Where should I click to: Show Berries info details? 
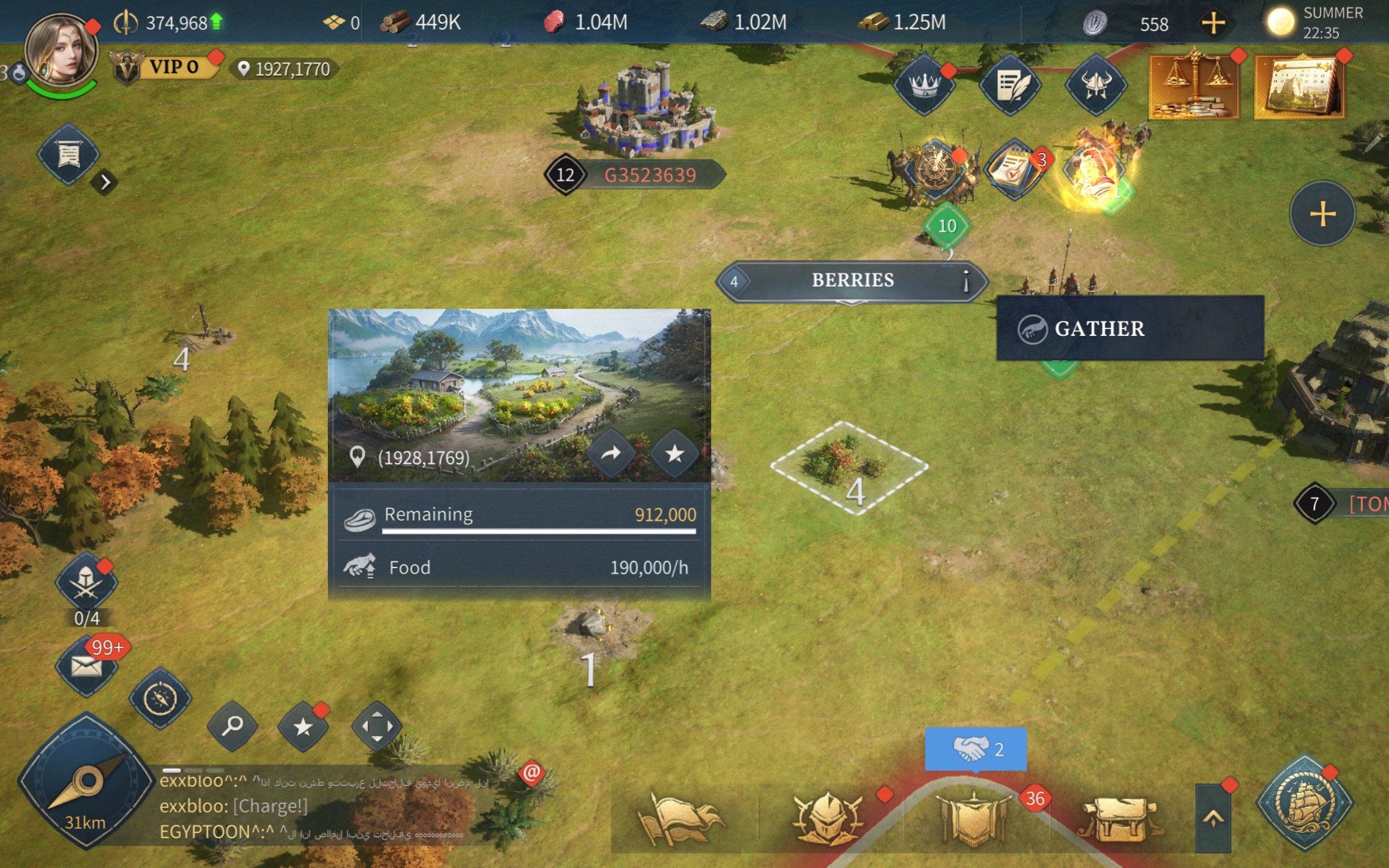(966, 282)
